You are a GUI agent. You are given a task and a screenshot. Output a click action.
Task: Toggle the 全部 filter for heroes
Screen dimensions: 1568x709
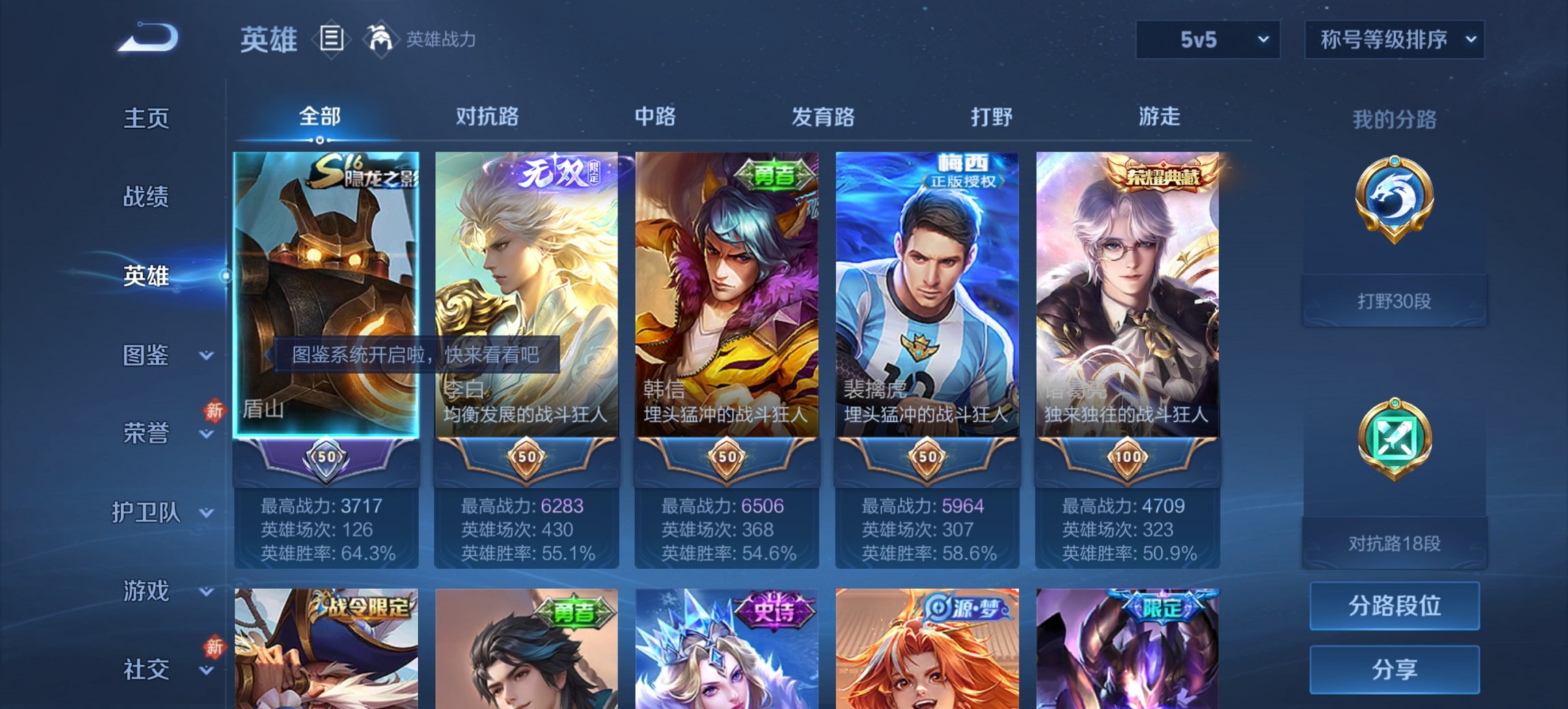click(319, 117)
